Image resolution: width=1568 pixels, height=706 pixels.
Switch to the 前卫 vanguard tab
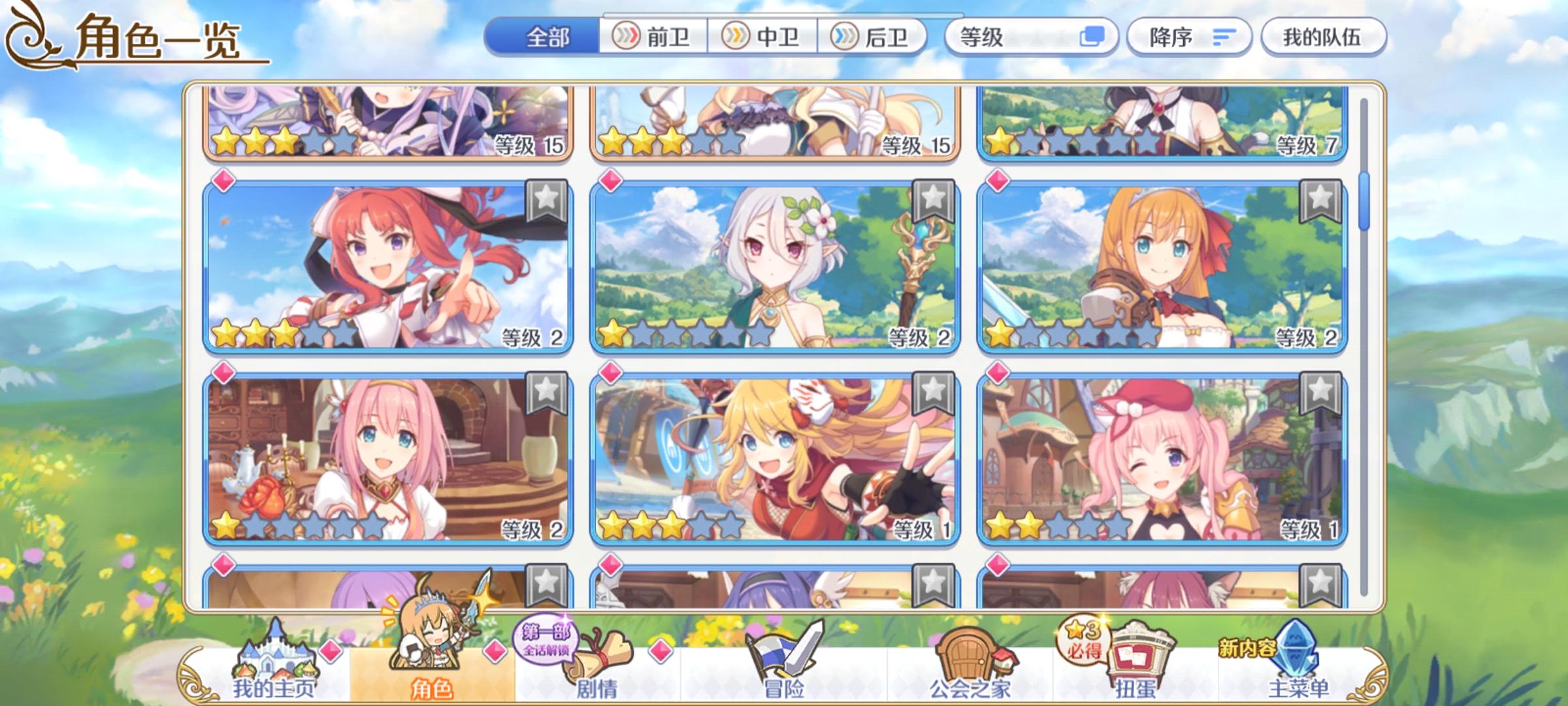point(653,37)
